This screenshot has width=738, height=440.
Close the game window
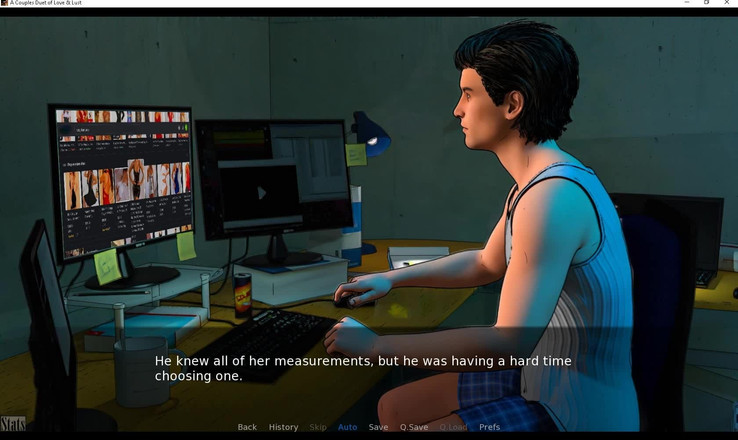pos(726,3)
